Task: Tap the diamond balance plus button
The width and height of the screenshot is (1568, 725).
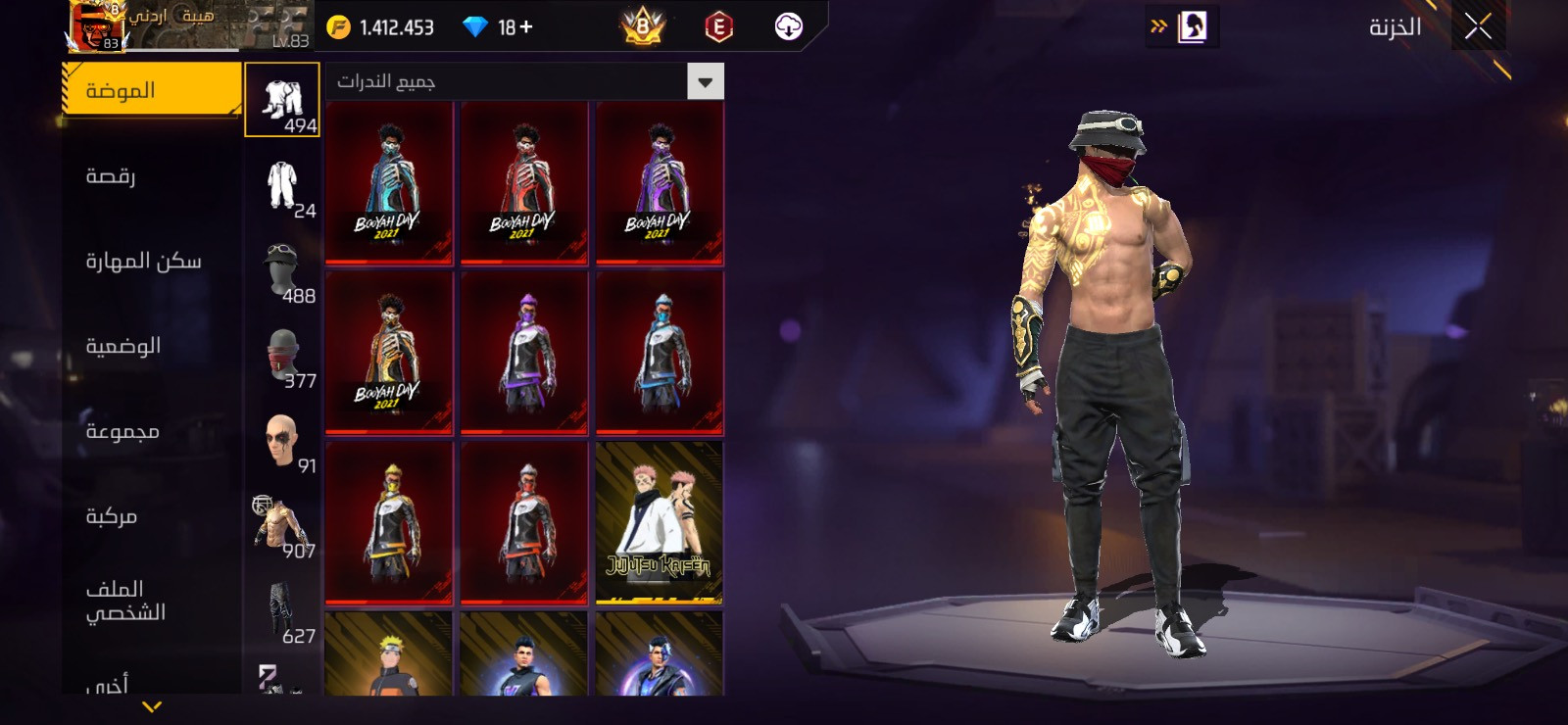Action: [x=527, y=27]
